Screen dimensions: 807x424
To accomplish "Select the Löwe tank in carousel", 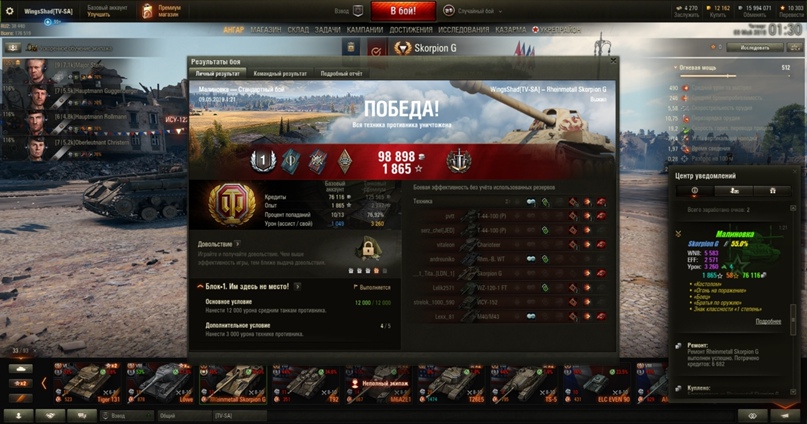I will click(158, 383).
